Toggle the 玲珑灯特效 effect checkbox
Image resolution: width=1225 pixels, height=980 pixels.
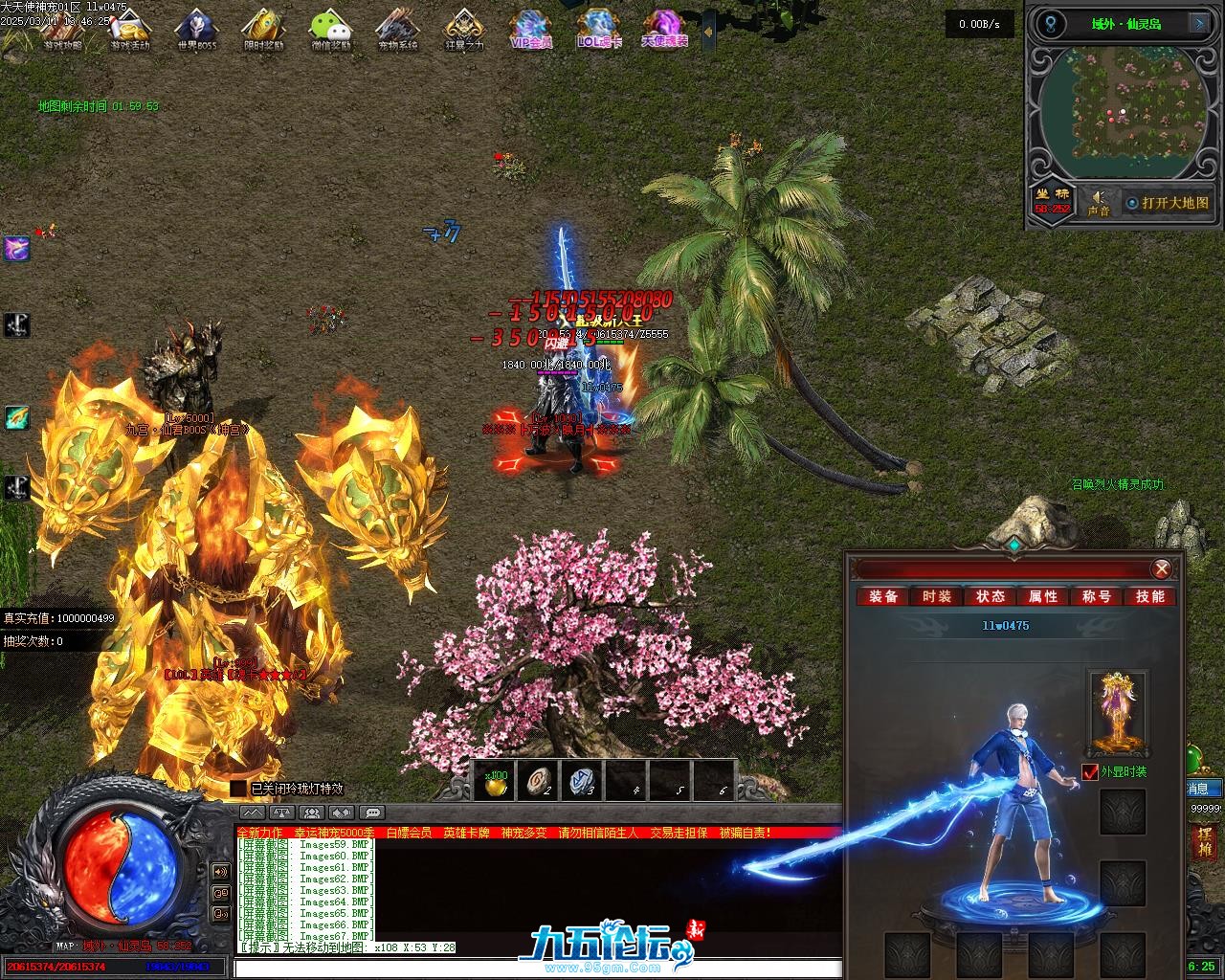238,789
